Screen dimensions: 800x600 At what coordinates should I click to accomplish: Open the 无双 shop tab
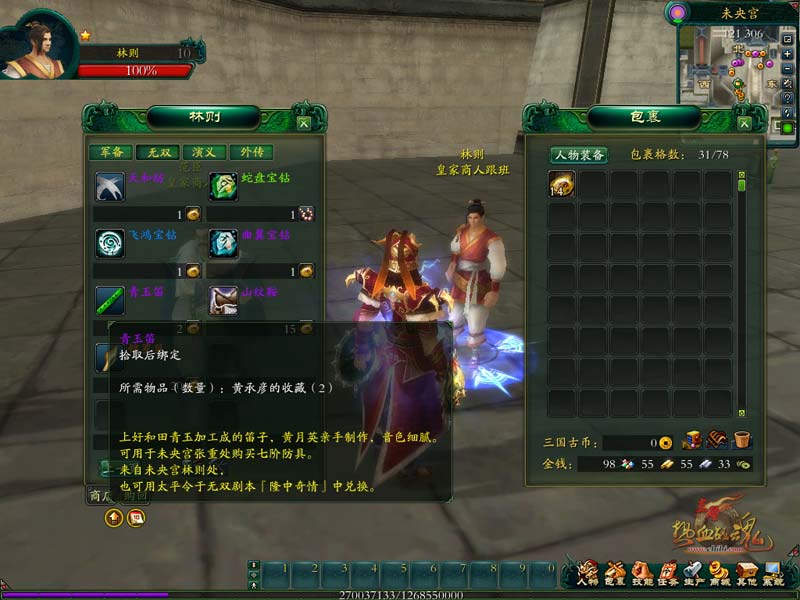click(x=157, y=152)
